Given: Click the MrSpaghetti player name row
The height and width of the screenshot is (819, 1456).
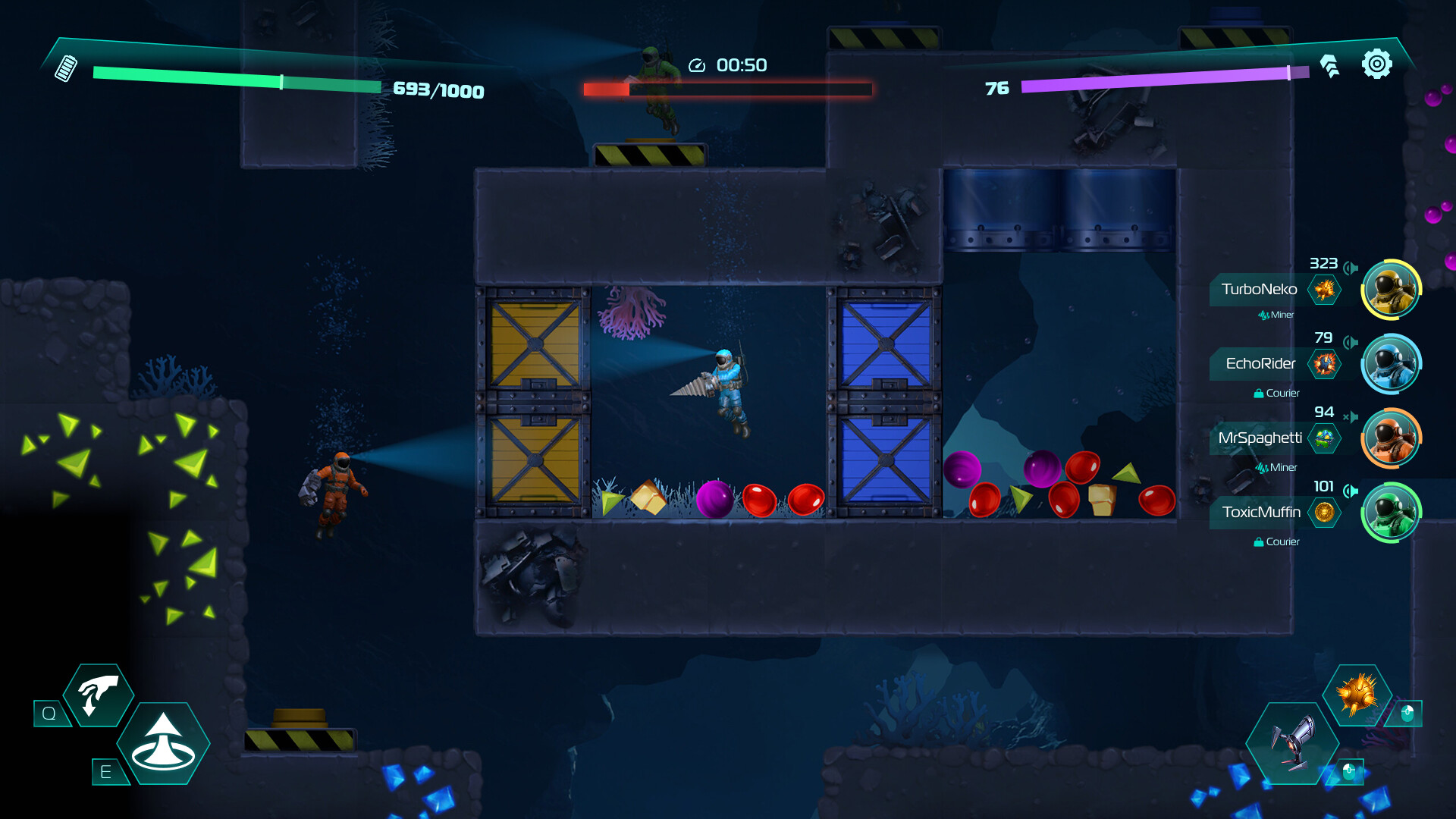Looking at the screenshot, I should pos(1260,438).
